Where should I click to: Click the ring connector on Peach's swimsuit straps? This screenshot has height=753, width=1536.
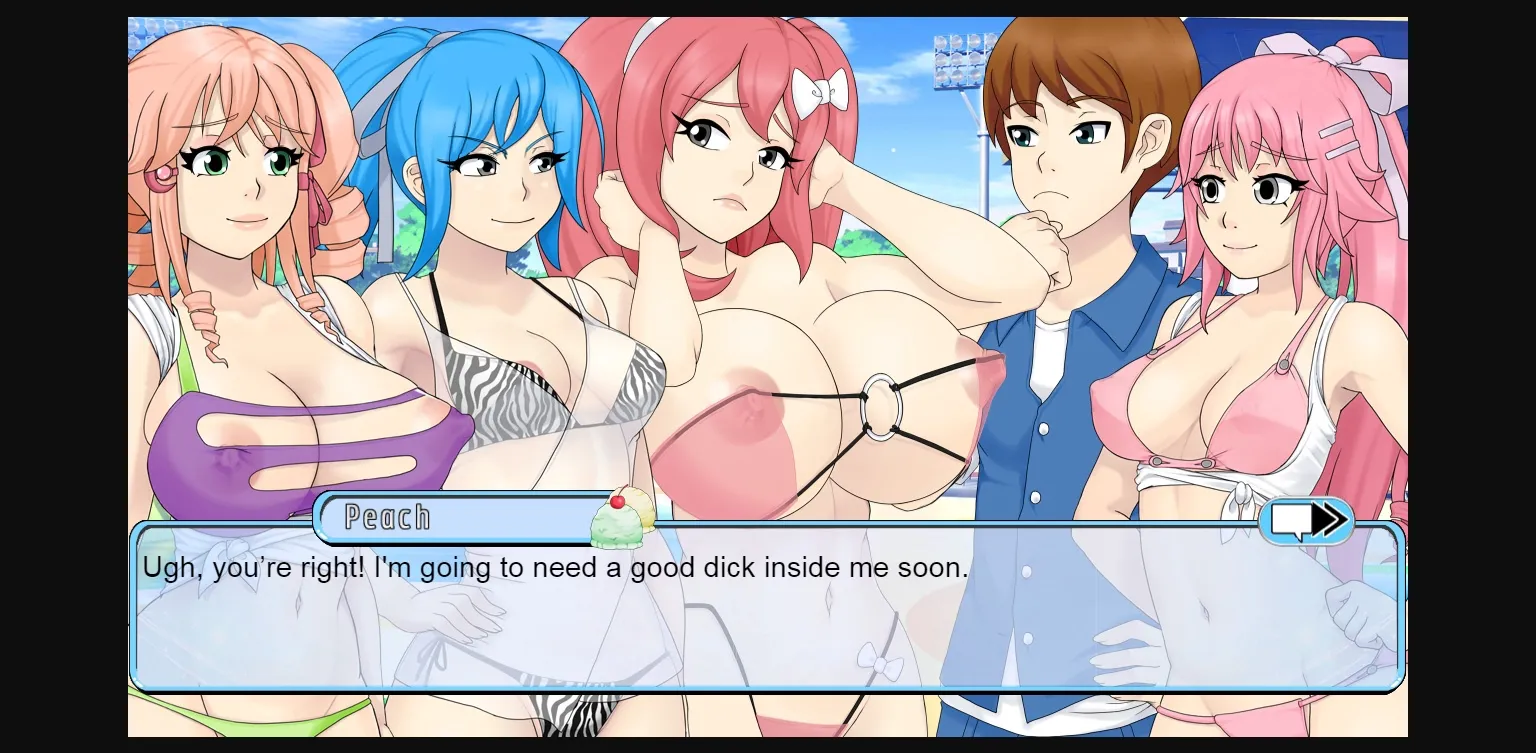[x=881, y=407]
